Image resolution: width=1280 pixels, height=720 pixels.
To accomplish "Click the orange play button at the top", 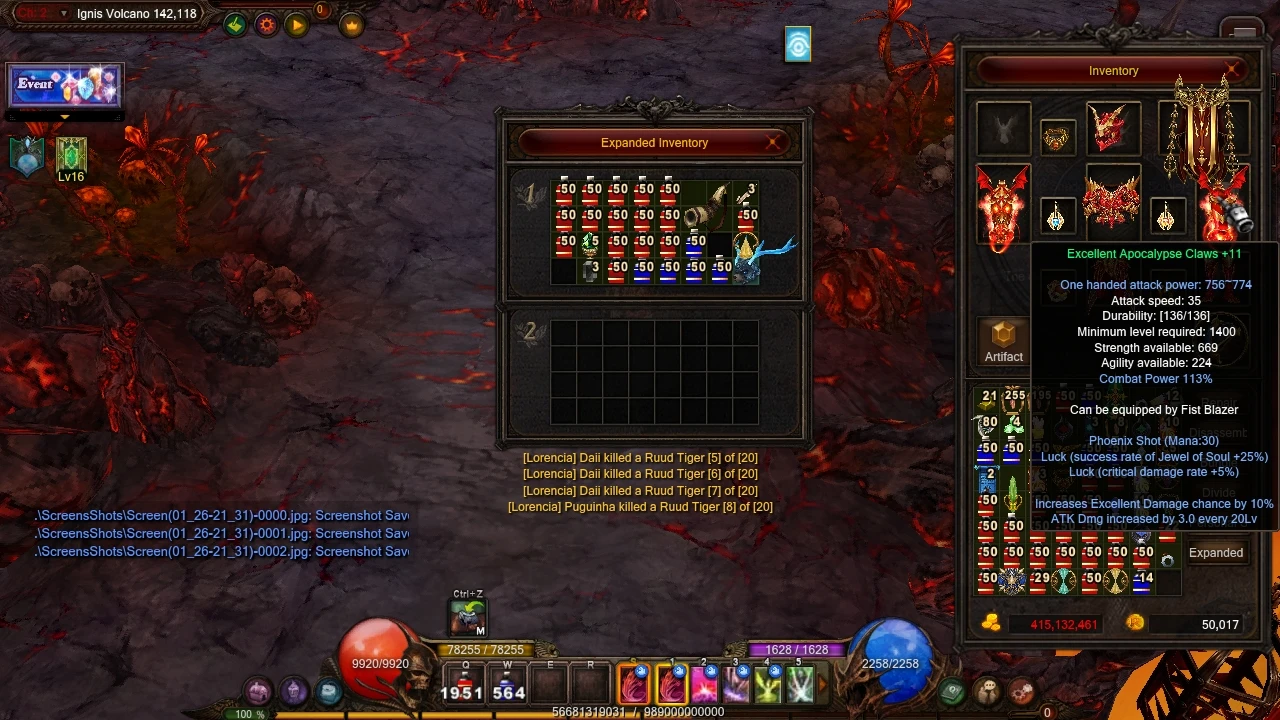I will 297,25.
